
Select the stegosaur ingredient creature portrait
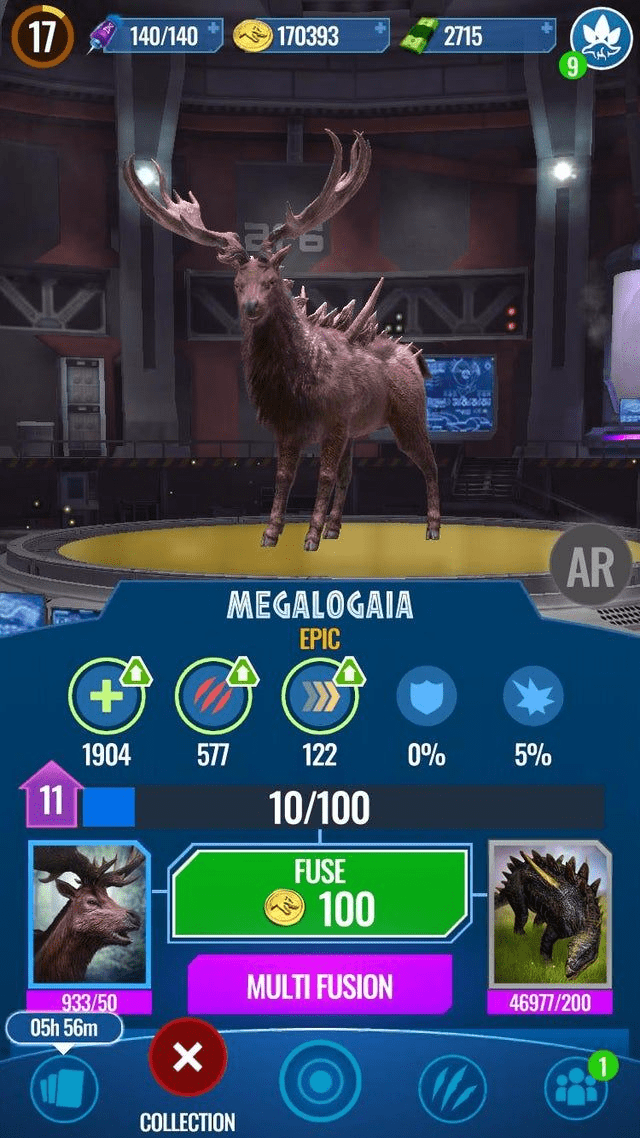tap(549, 915)
